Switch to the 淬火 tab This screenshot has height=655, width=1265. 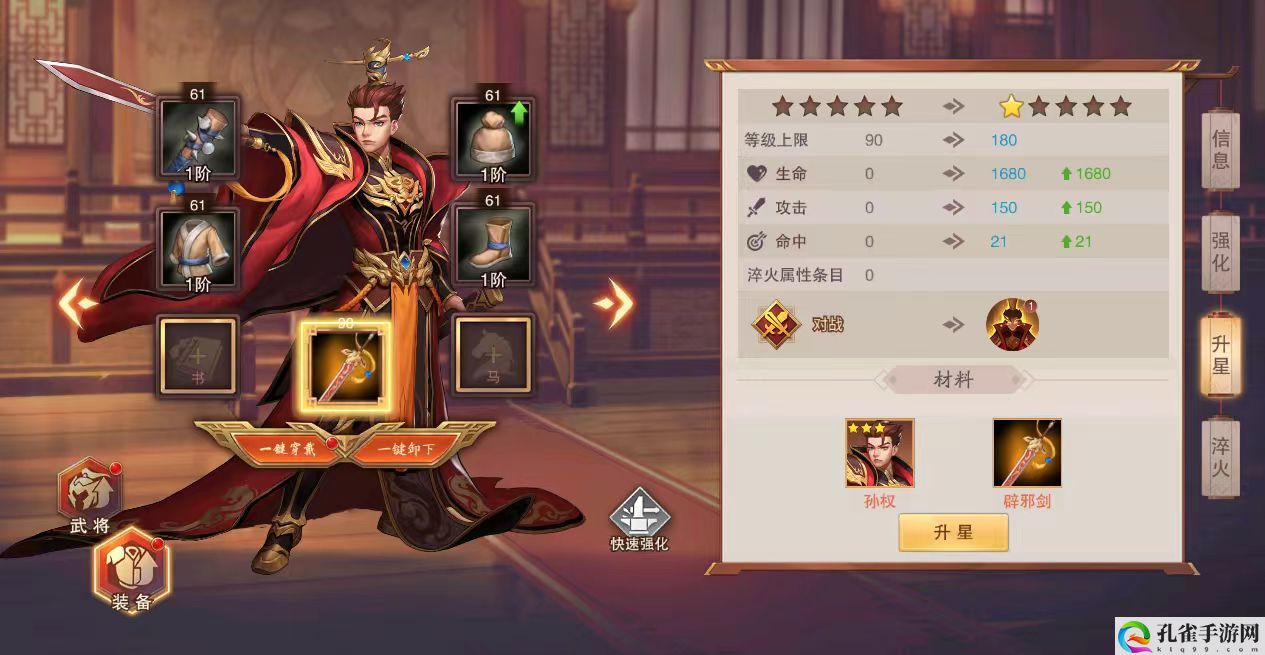[x=1220, y=457]
